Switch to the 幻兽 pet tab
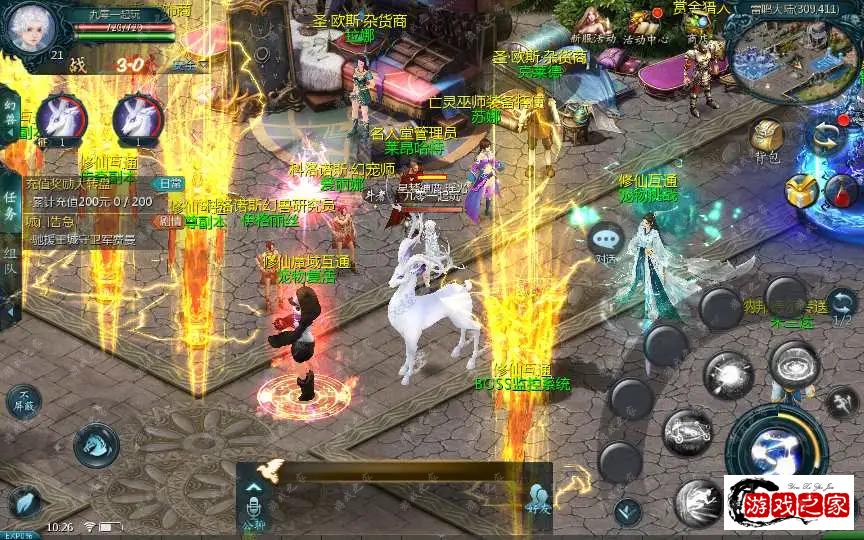Screen dimensions: 864x540 coord(10,117)
